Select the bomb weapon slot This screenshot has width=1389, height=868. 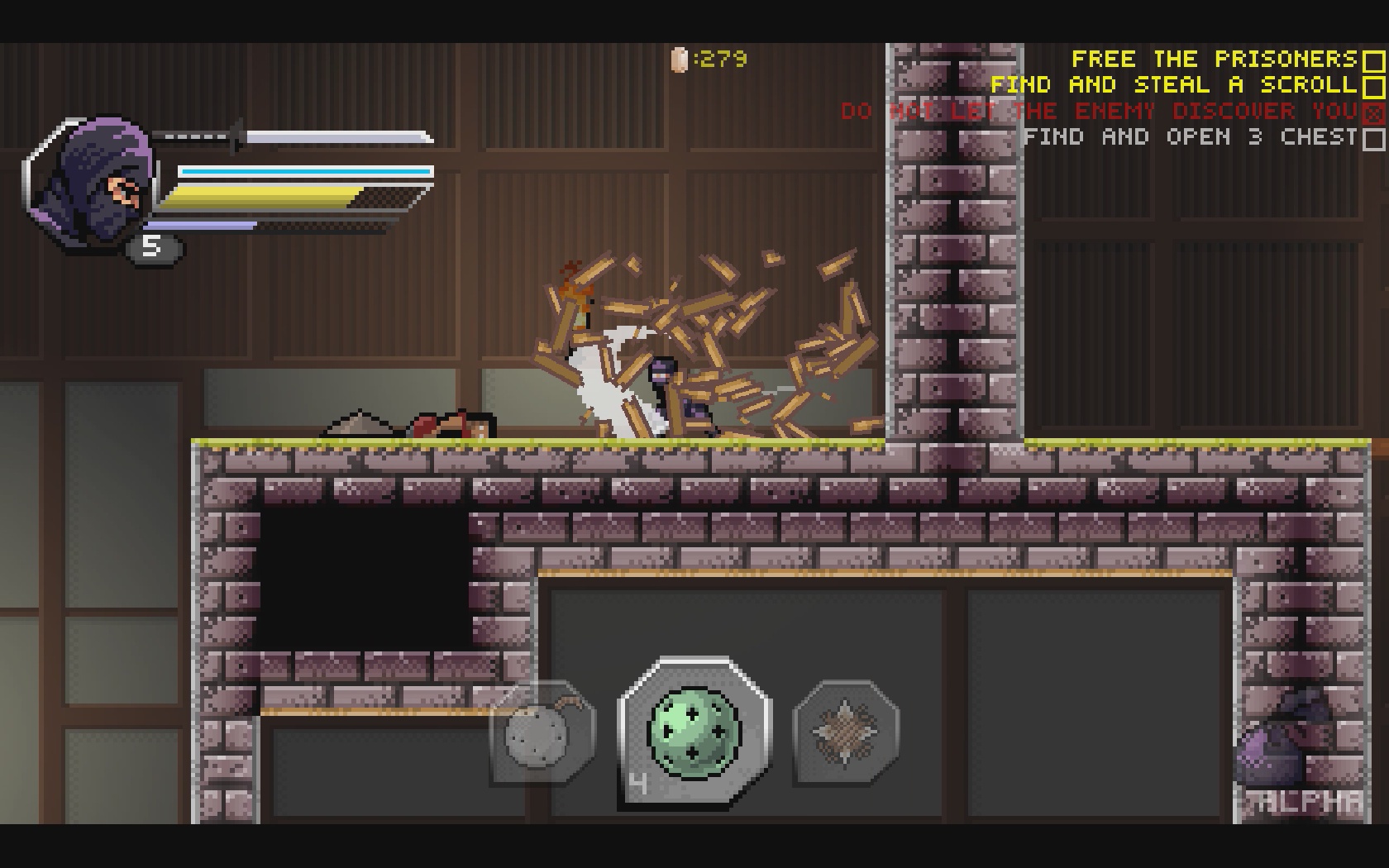(542, 736)
